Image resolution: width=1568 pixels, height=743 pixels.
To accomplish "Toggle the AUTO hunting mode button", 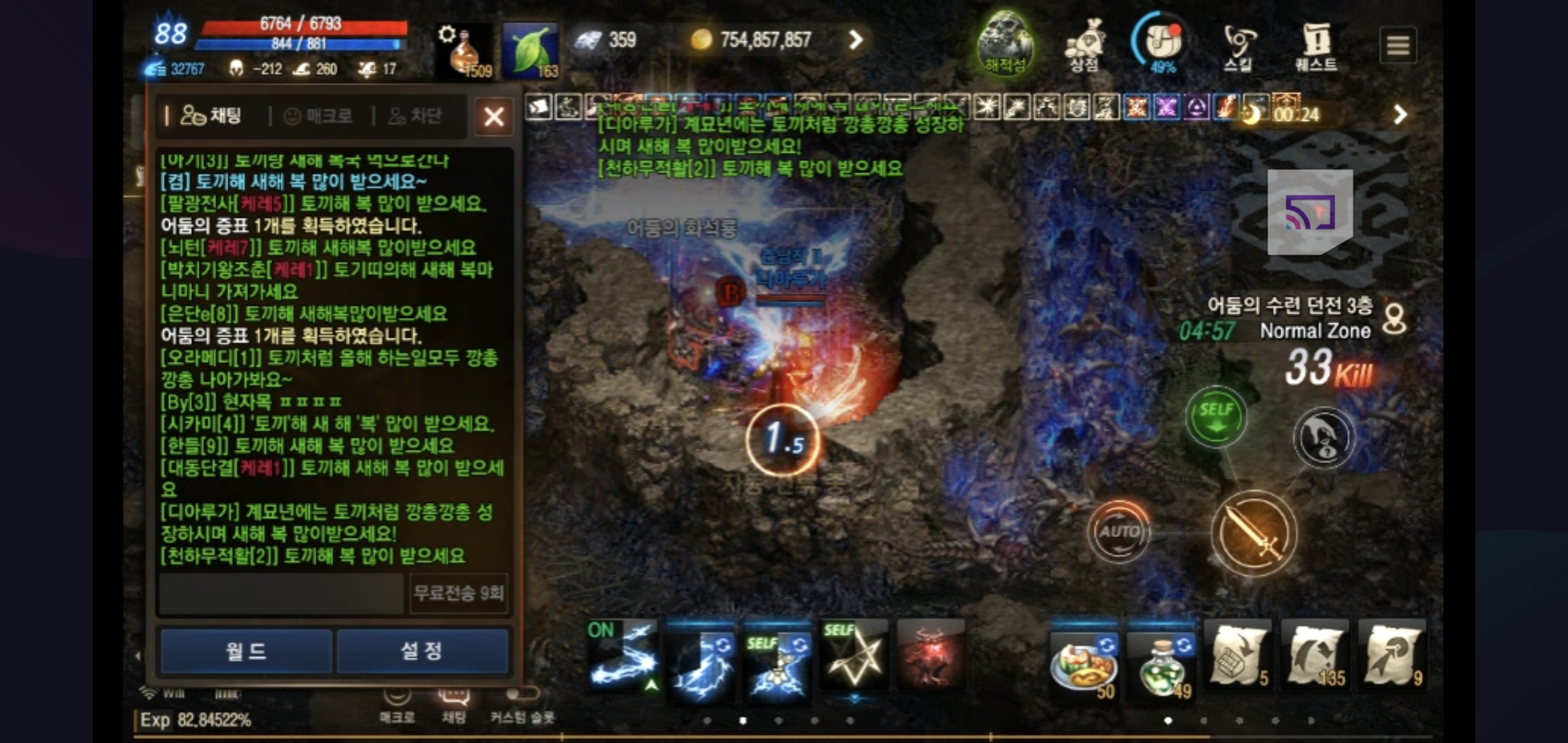I will 1118,530.
